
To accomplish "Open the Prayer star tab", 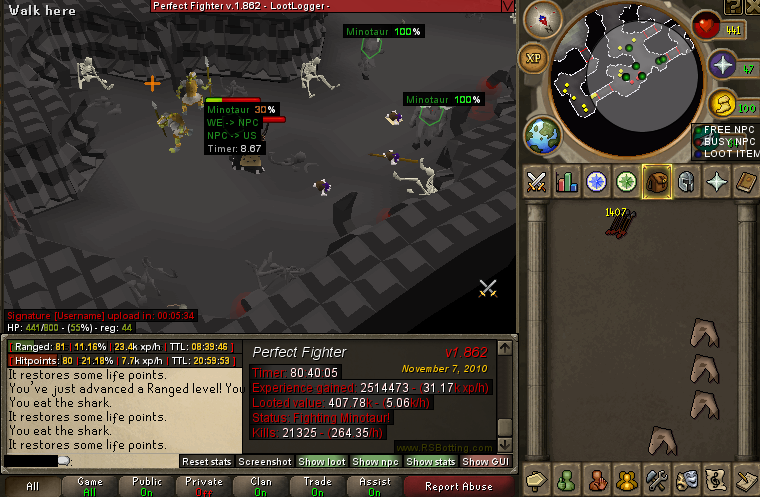I will coord(717,182).
